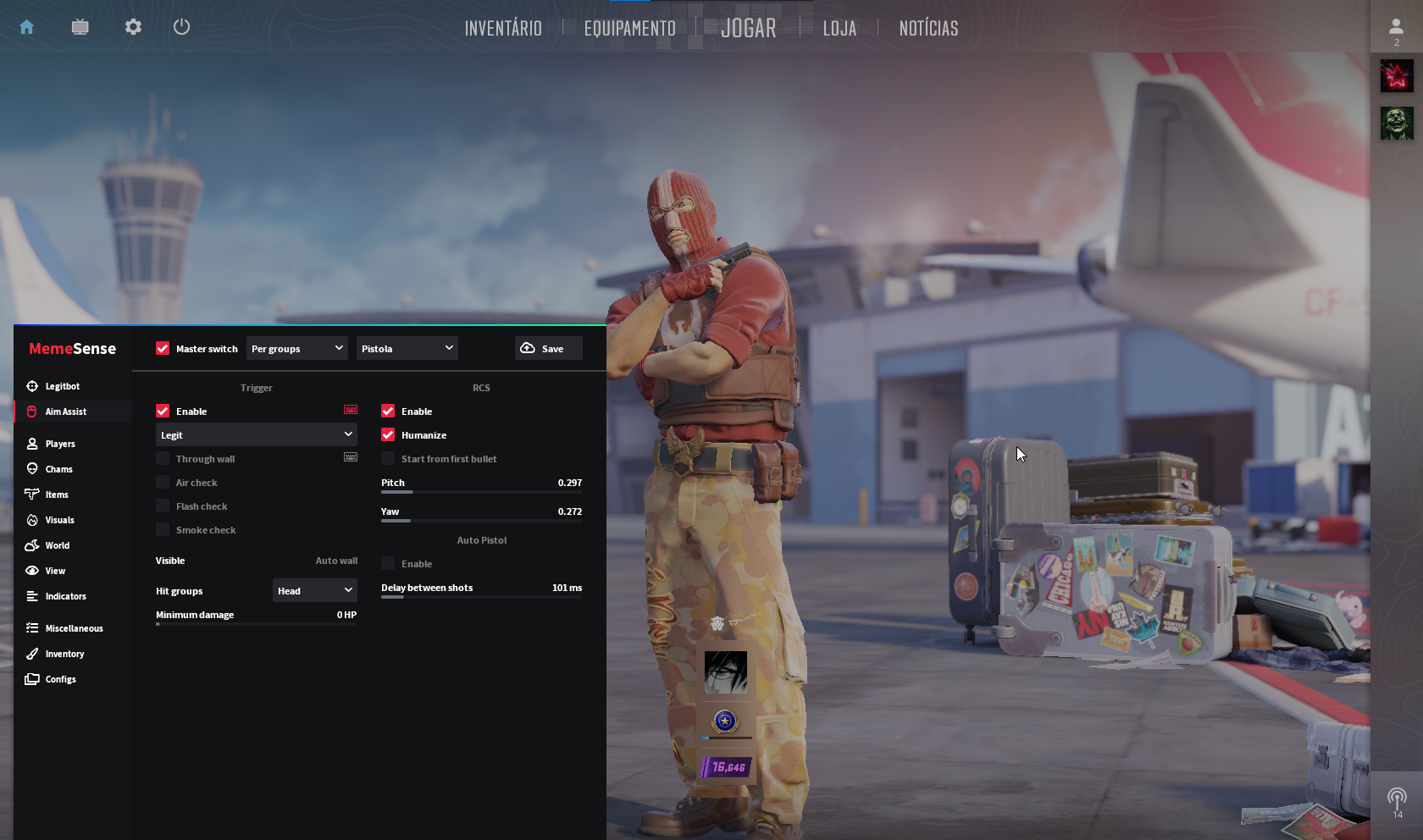Screen dimensions: 1423x840
Task: Open the settings gear in the top bar
Action: pos(132,26)
